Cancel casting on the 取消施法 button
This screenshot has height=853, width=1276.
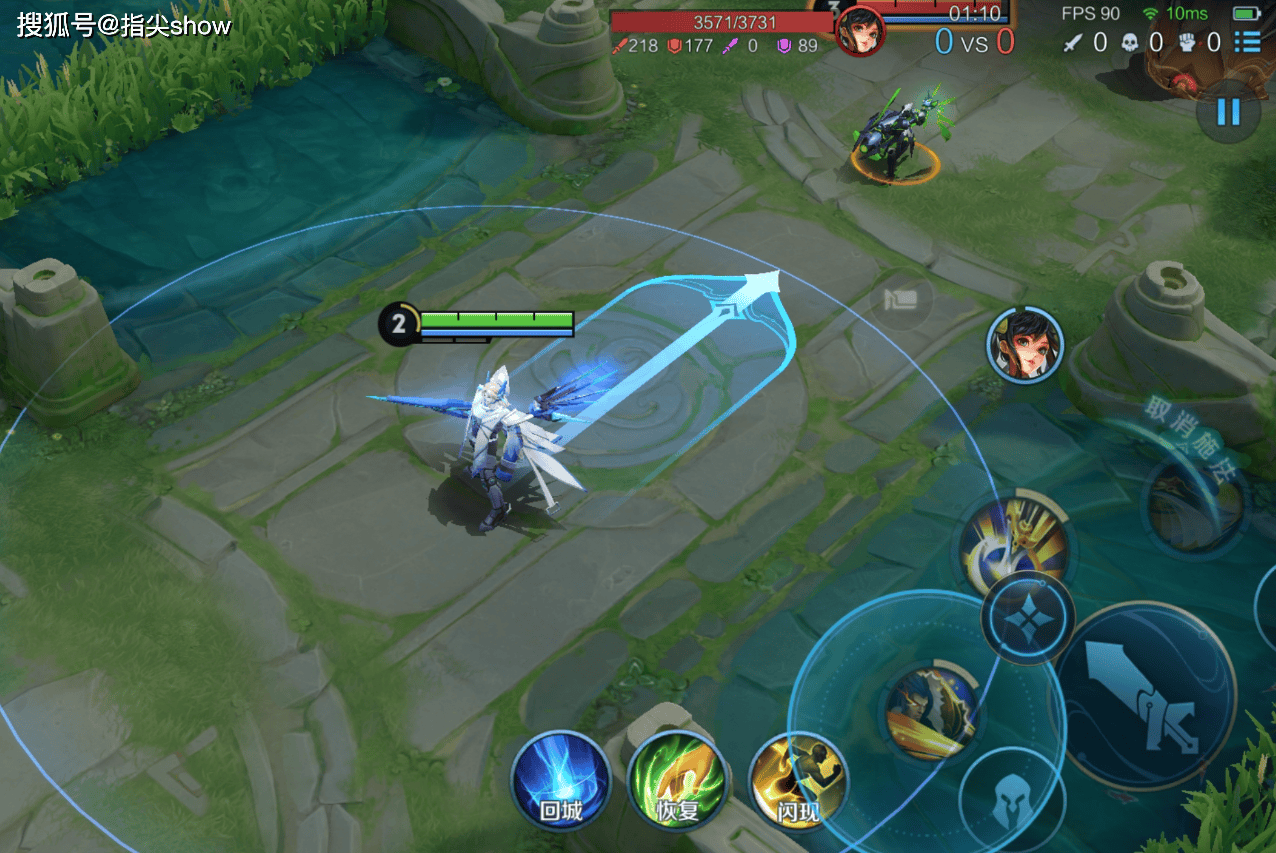tap(1196, 500)
